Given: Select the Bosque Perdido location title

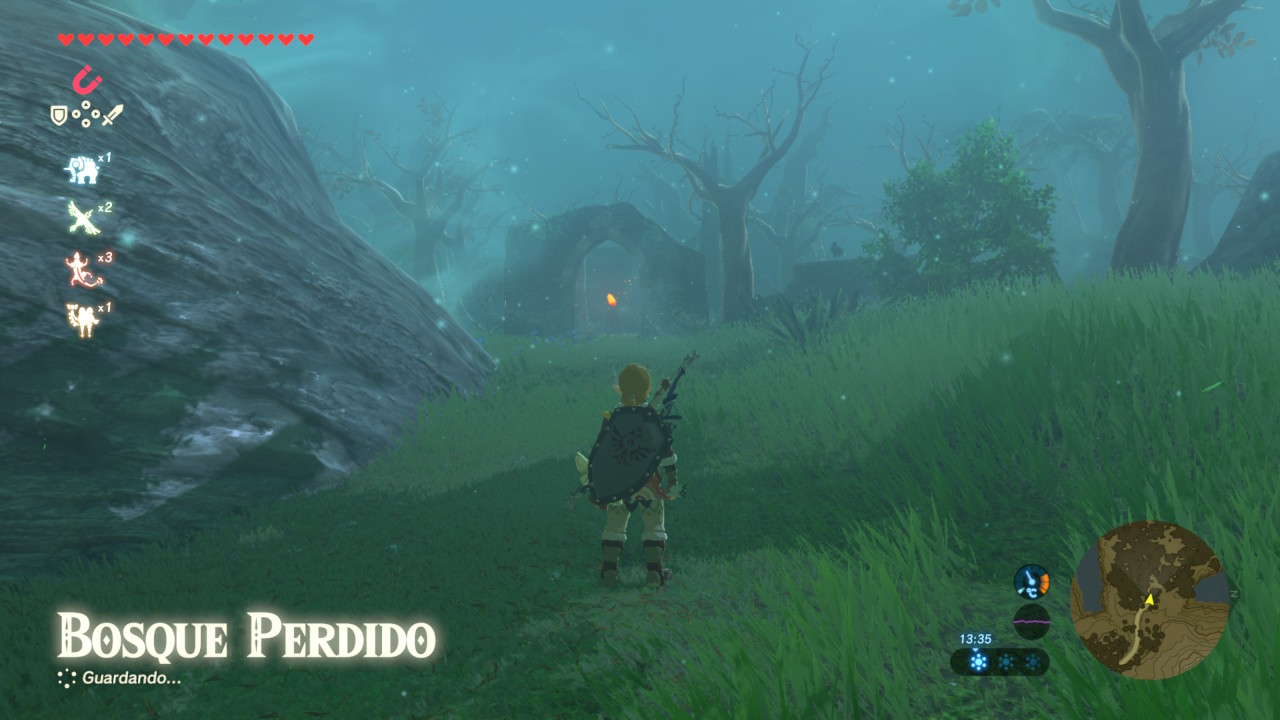Looking at the screenshot, I should 245,634.
